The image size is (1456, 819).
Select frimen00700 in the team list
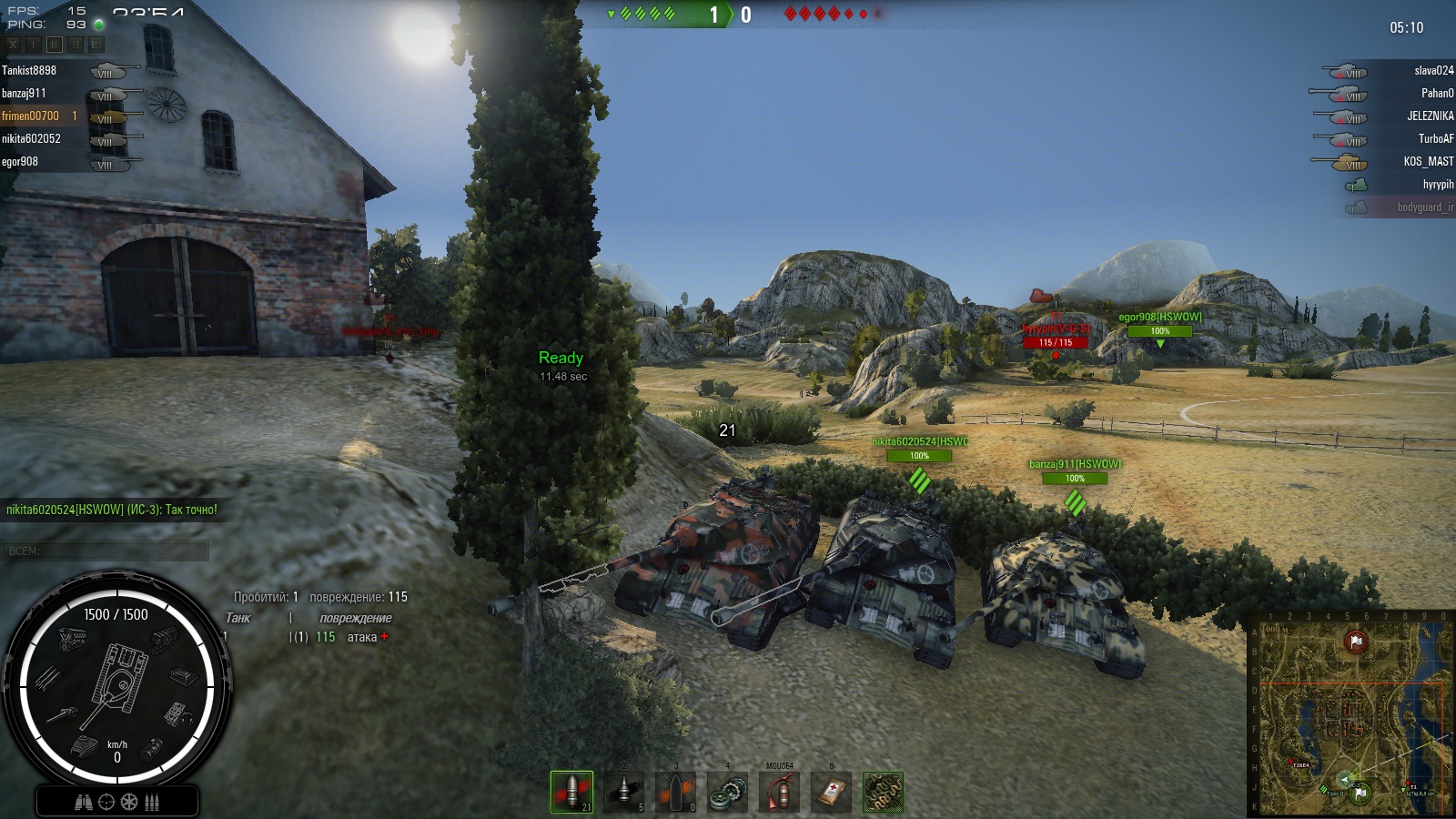(x=31, y=116)
